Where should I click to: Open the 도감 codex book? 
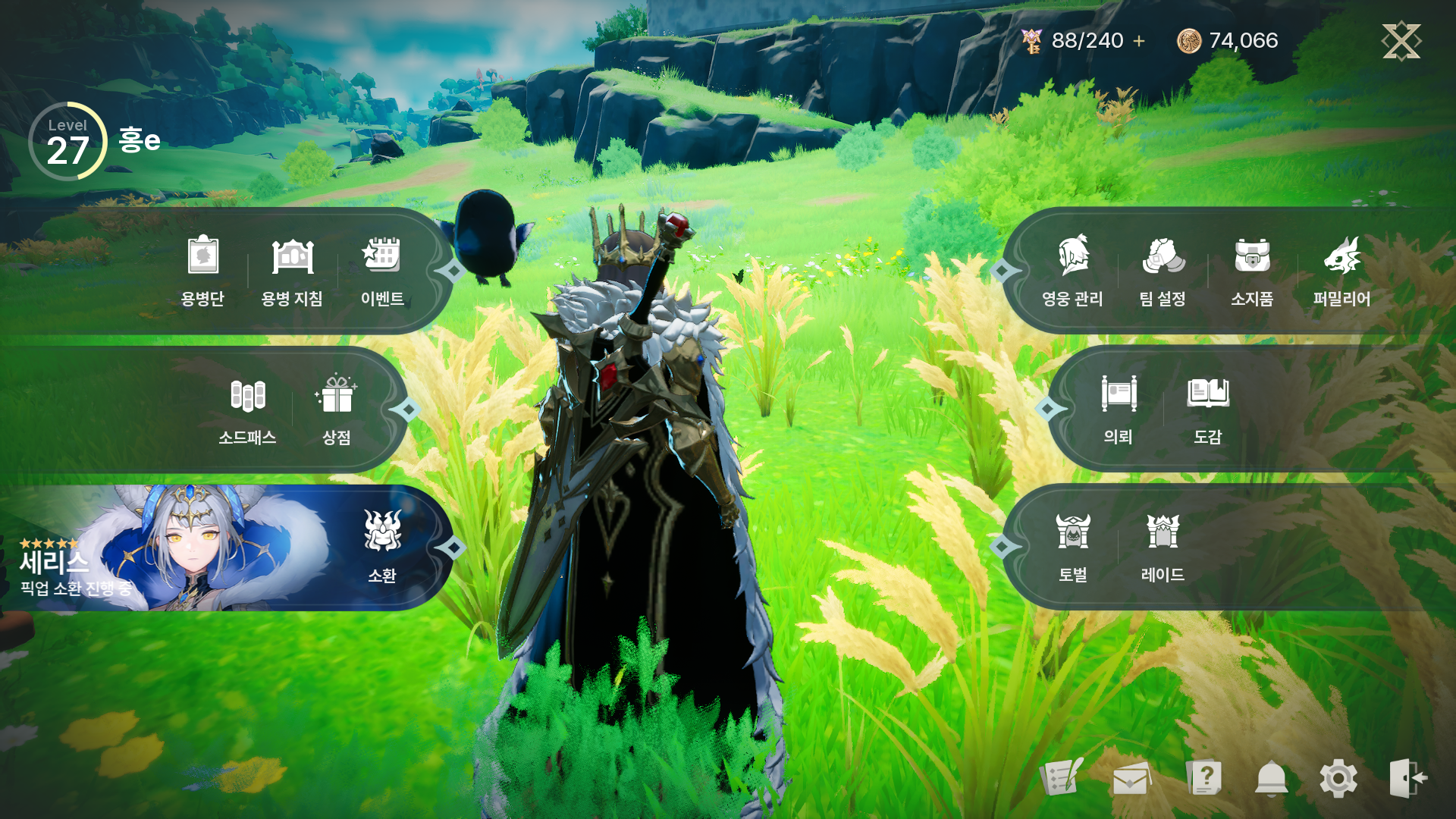point(1207,408)
